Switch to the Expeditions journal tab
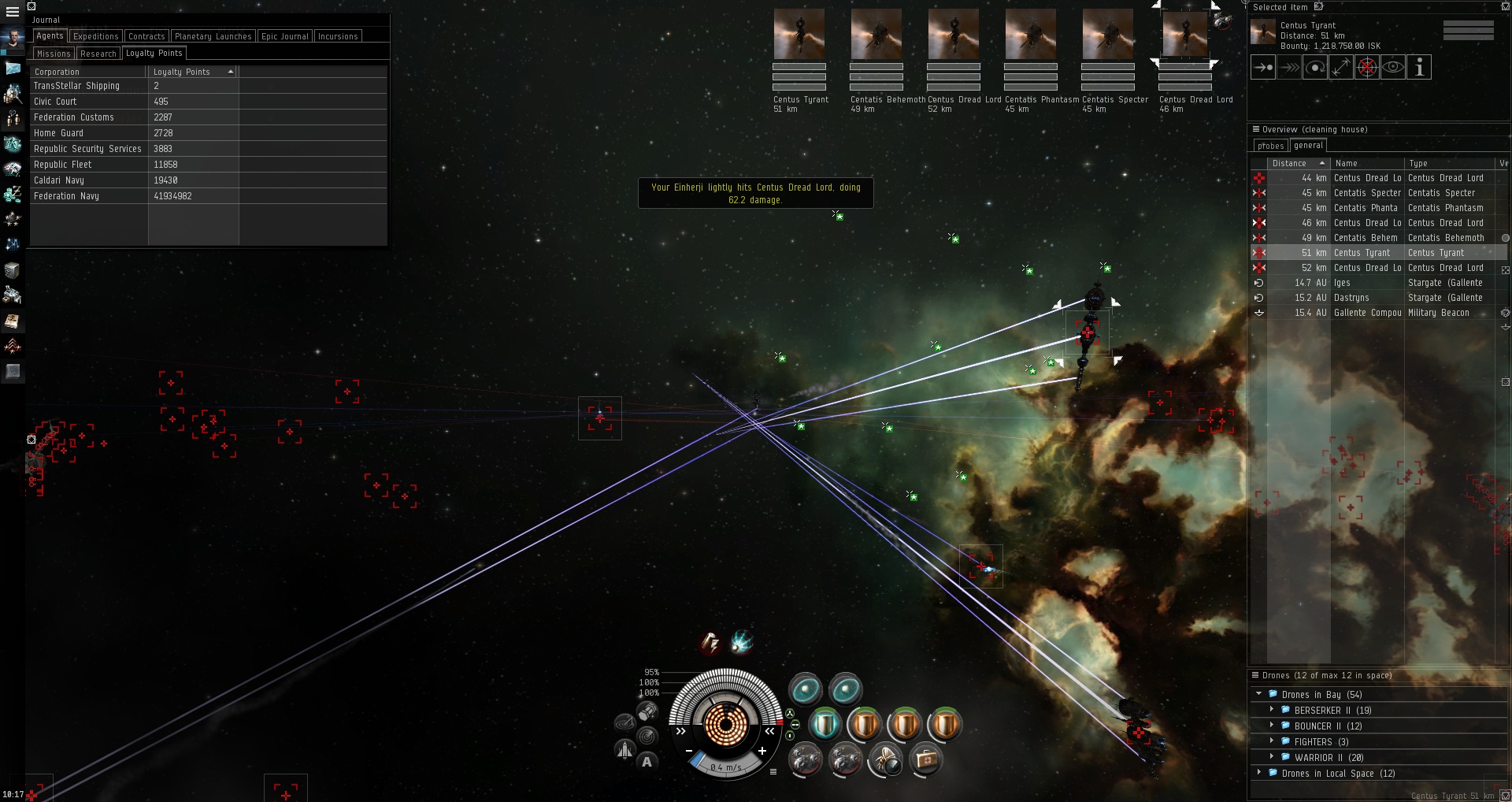This screenshot has width=1512, height=802. 95,36
